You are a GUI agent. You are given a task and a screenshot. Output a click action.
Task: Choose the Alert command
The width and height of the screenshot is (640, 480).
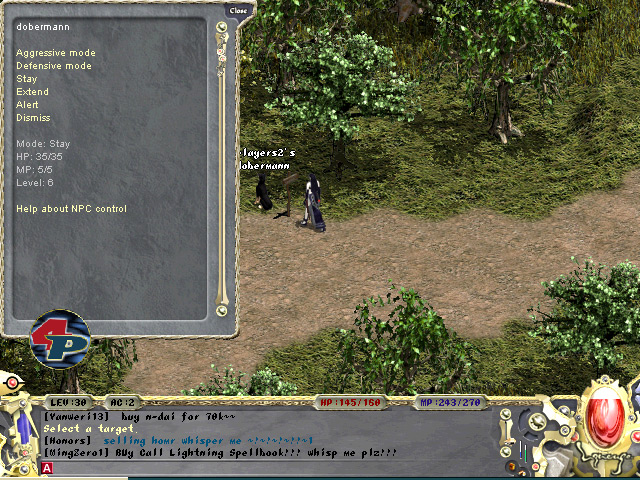pyautogui.click(x=28, y=104)
